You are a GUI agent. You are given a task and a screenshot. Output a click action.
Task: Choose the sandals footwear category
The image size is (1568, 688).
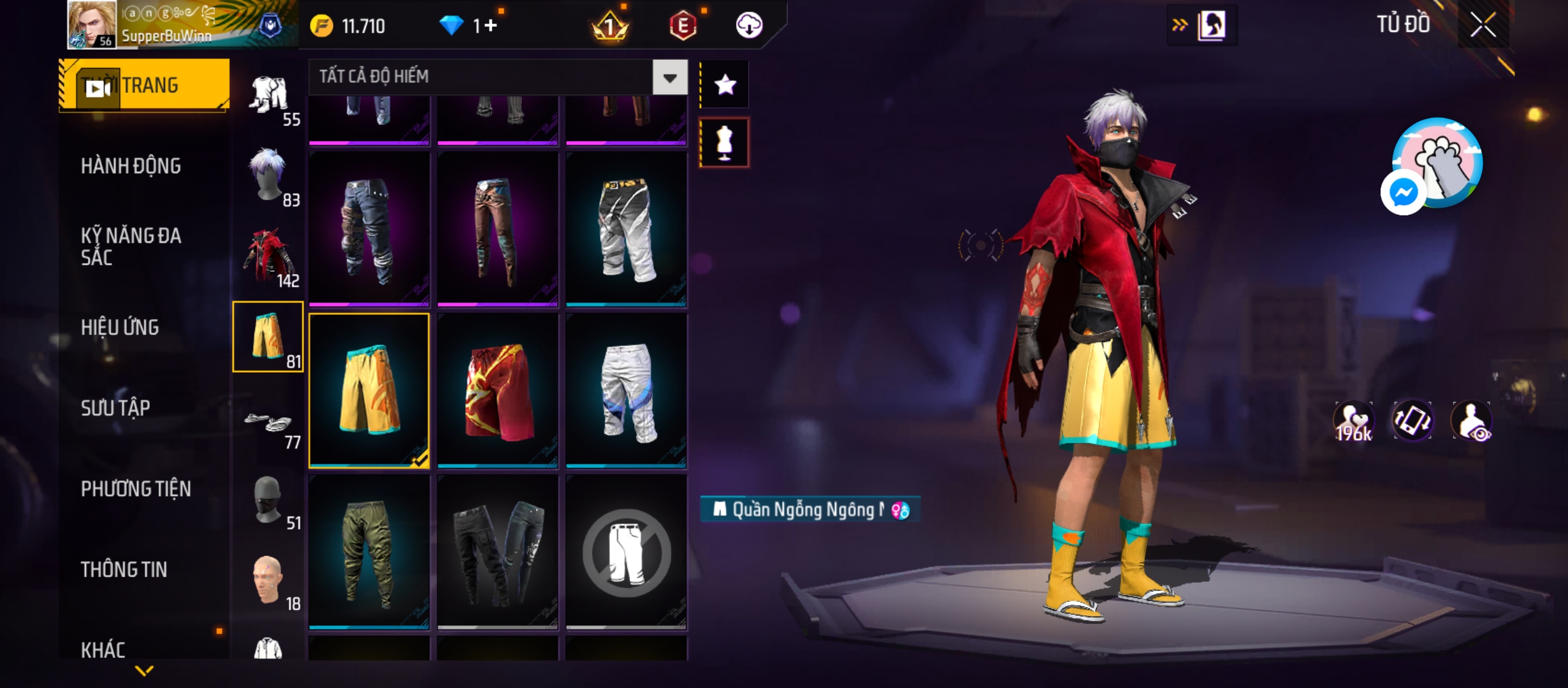pyautogui.click(x=268, y=420)
